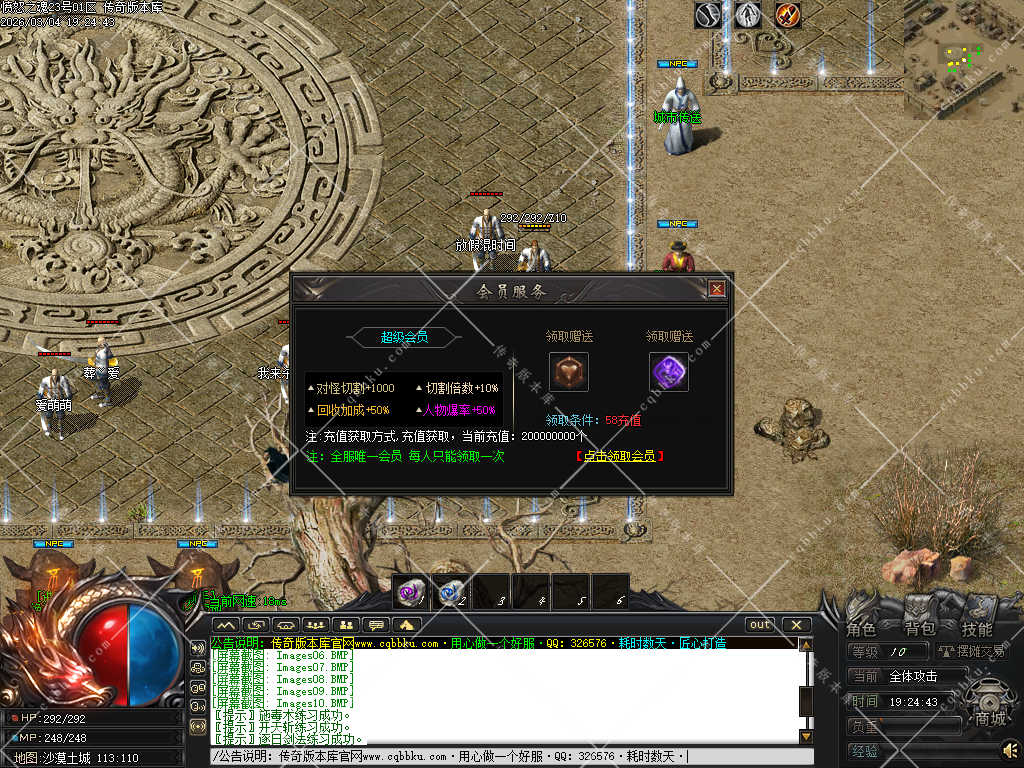The image size is (1024, 768).
Task: Use the purple item in hotbar slot 1
Action: coord(410,592)
